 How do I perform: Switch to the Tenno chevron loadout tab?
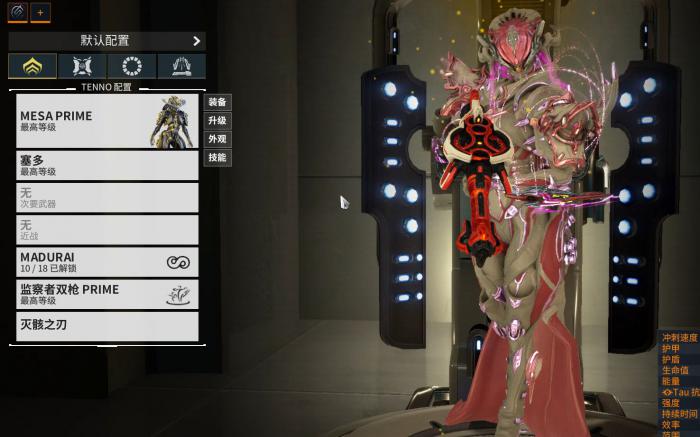pos(32,67)
